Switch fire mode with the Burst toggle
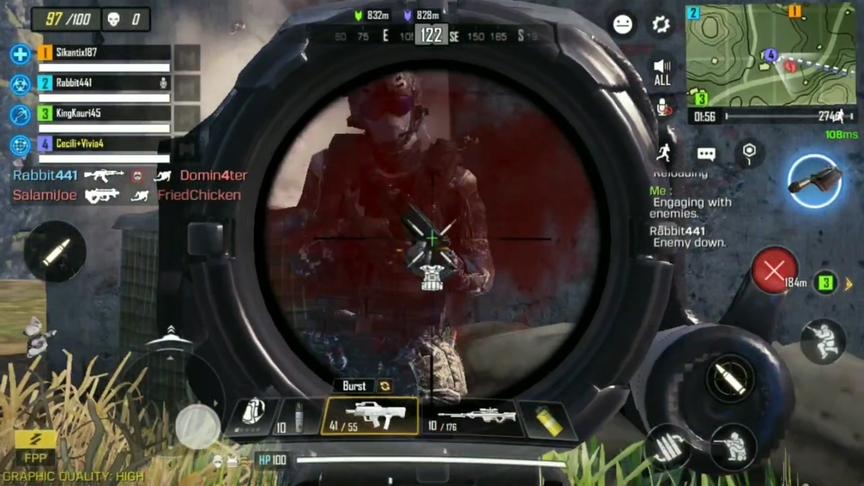This screenshot has width=864, height=486. (364, 386)
